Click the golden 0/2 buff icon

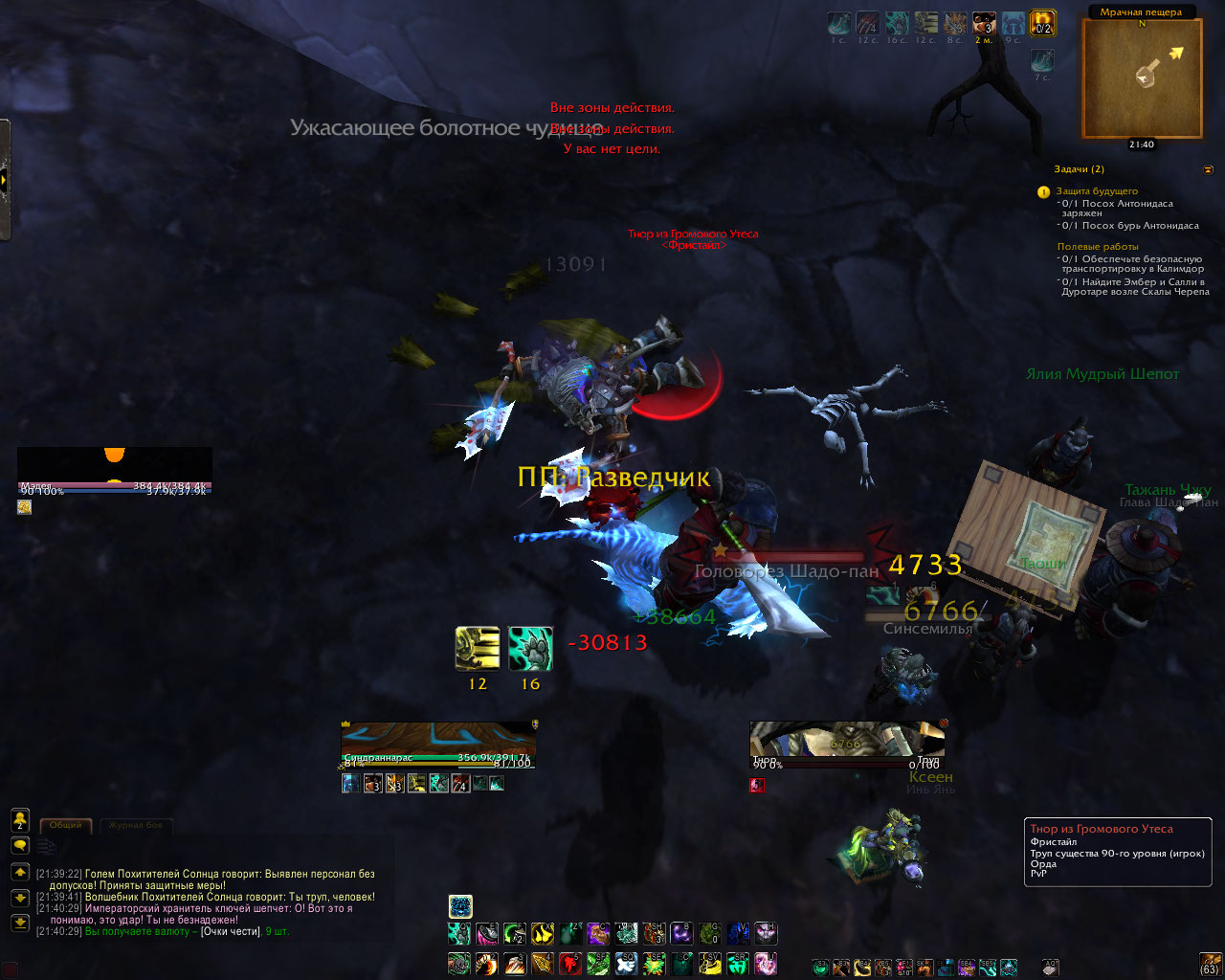[1042, 23]
